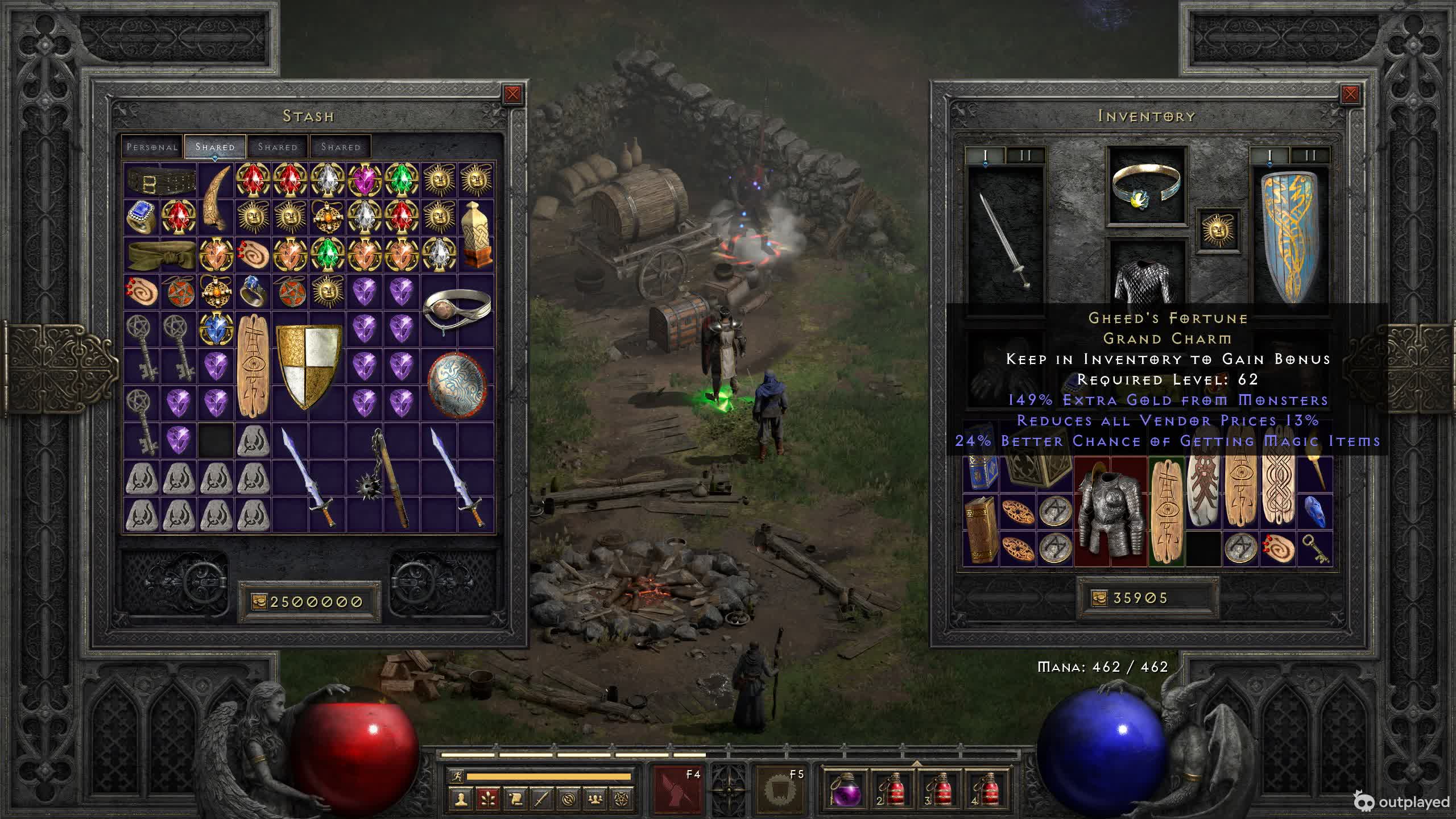This screenshot has height=819, width=1456.
Task: Open the character screen from mini panel
Action: tap(461, 799)
